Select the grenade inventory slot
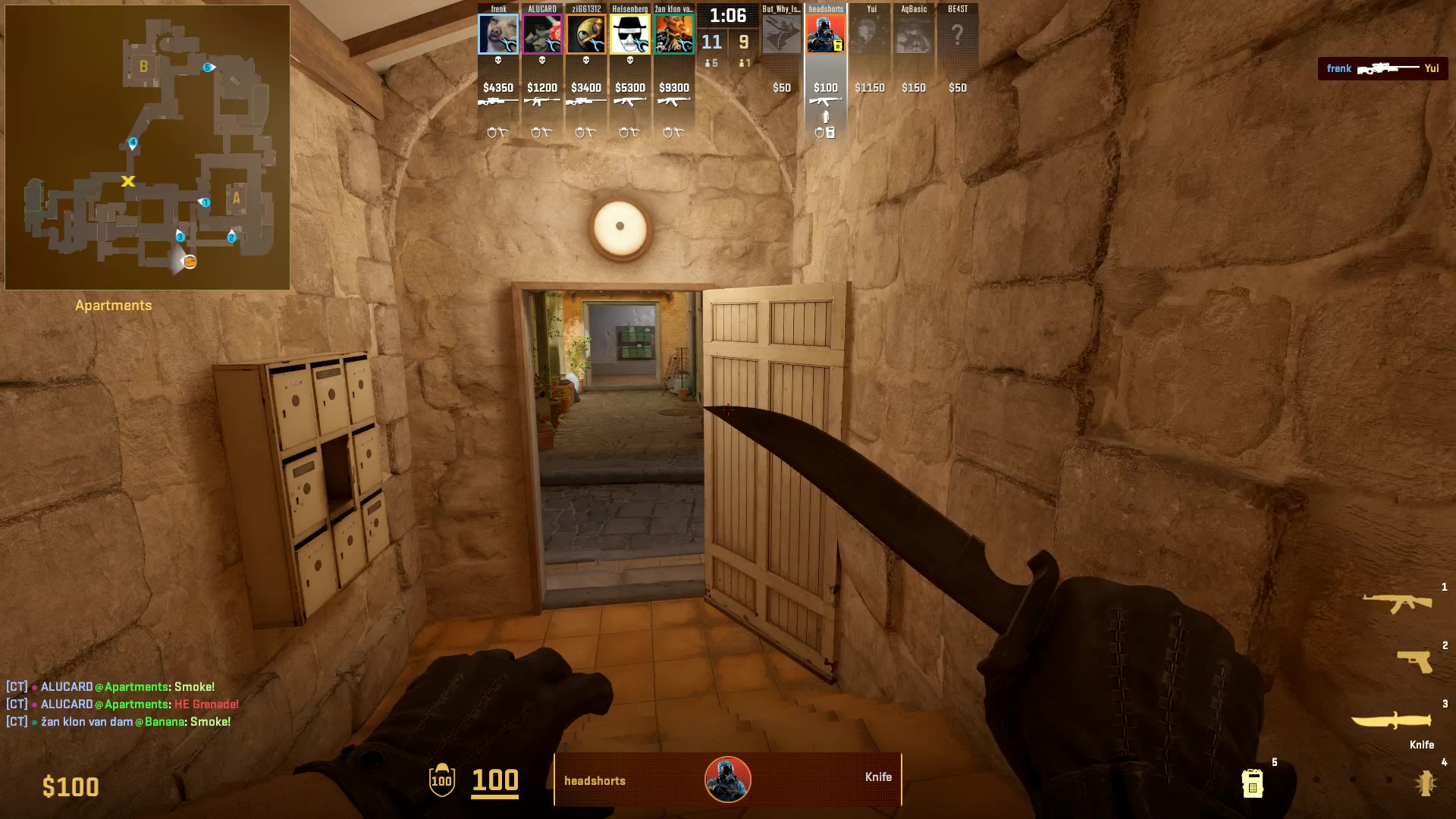Image resolution: width=1456 pixels, height=819 pixels. [x=1426, y=783]
